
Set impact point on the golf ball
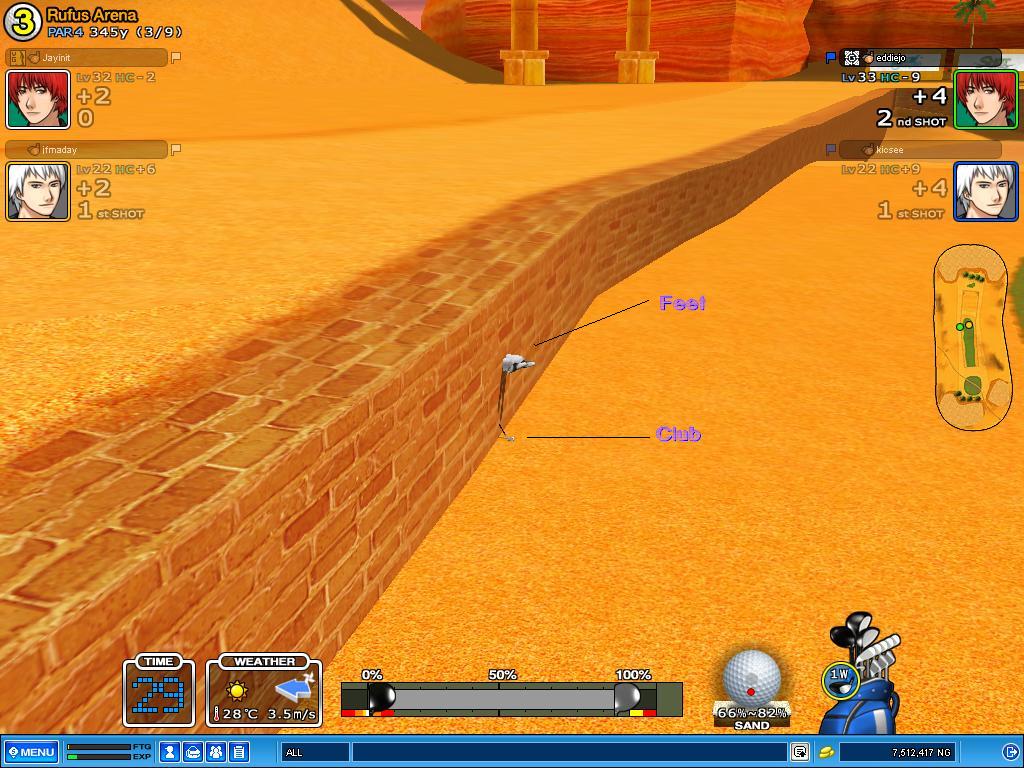[x=750, y=678]
